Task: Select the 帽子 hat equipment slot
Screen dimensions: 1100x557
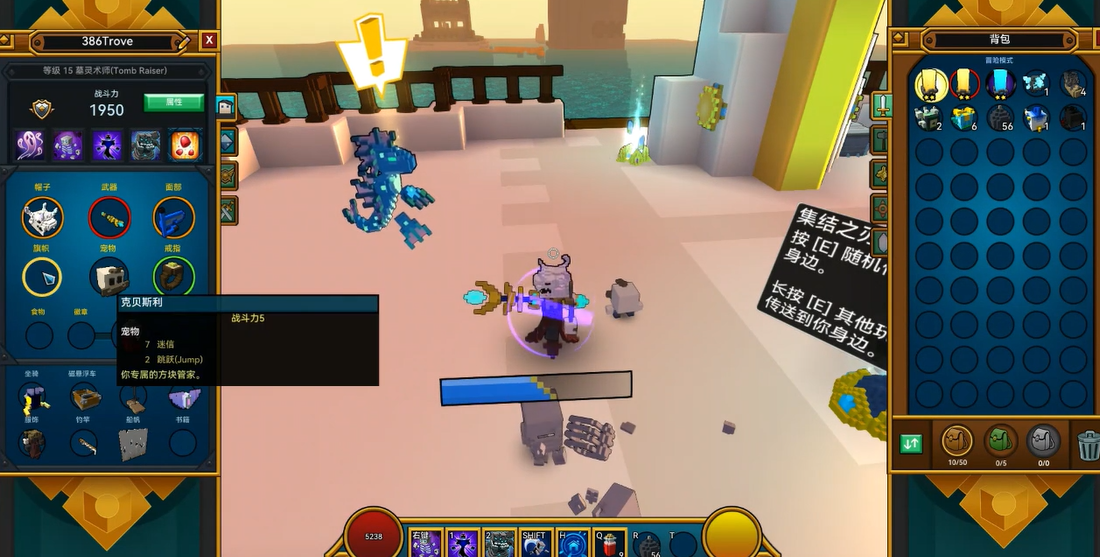Action: 42,217
